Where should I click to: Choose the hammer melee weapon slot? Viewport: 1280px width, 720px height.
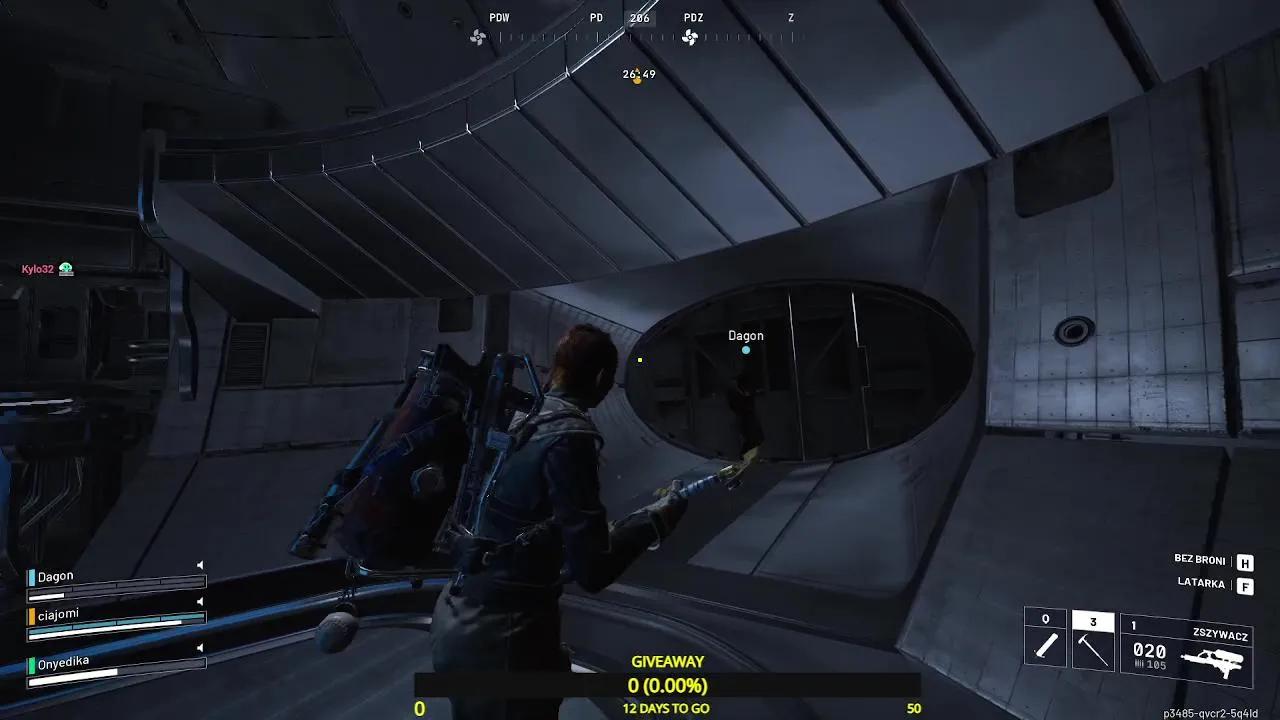pos(1092,640)
